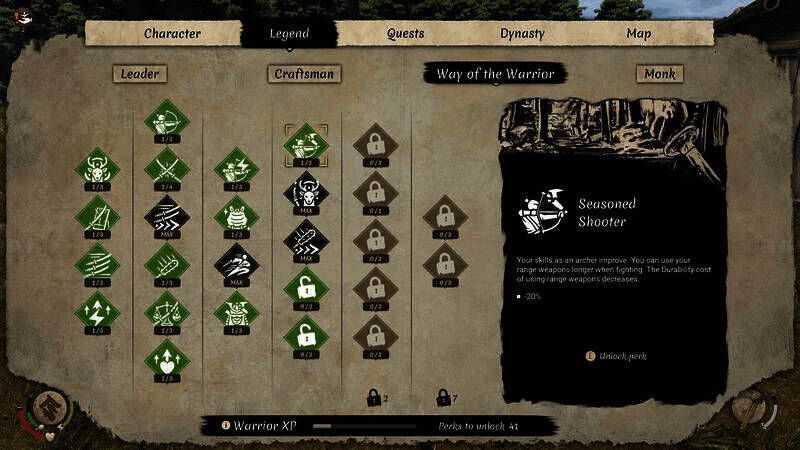The image size is (800, 450).
Task: Go to the Dynasty tab
Action: [522, 33]
